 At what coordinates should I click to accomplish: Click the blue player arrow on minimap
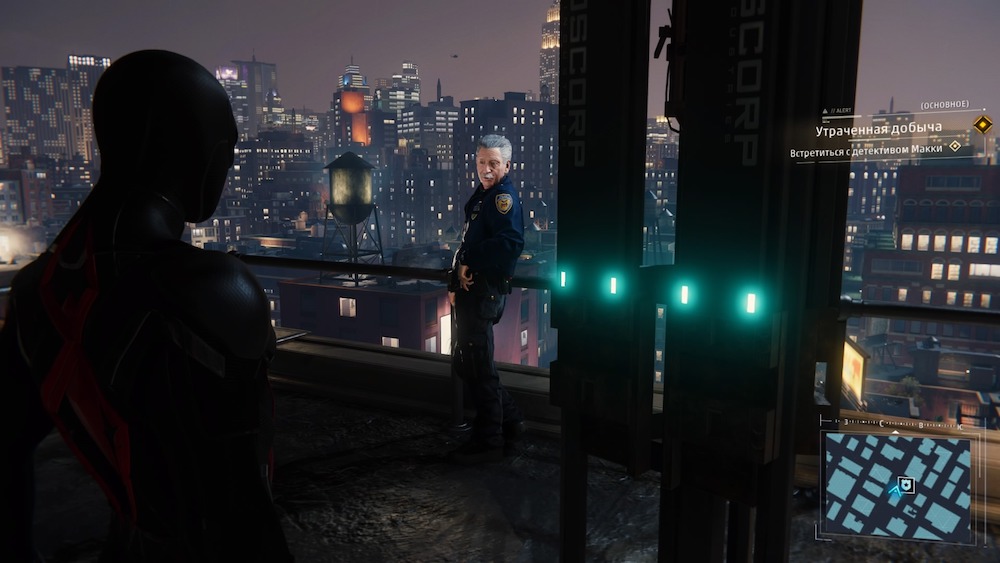pos(894,489)
